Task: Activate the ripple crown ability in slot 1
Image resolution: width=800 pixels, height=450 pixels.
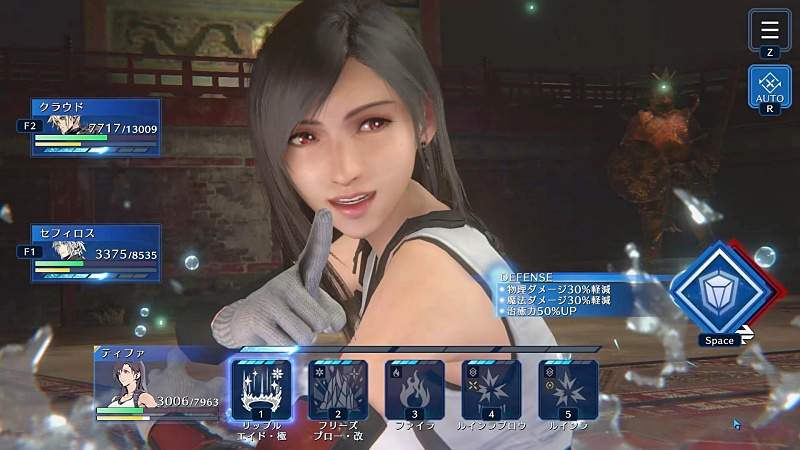Action: point(261,389)
